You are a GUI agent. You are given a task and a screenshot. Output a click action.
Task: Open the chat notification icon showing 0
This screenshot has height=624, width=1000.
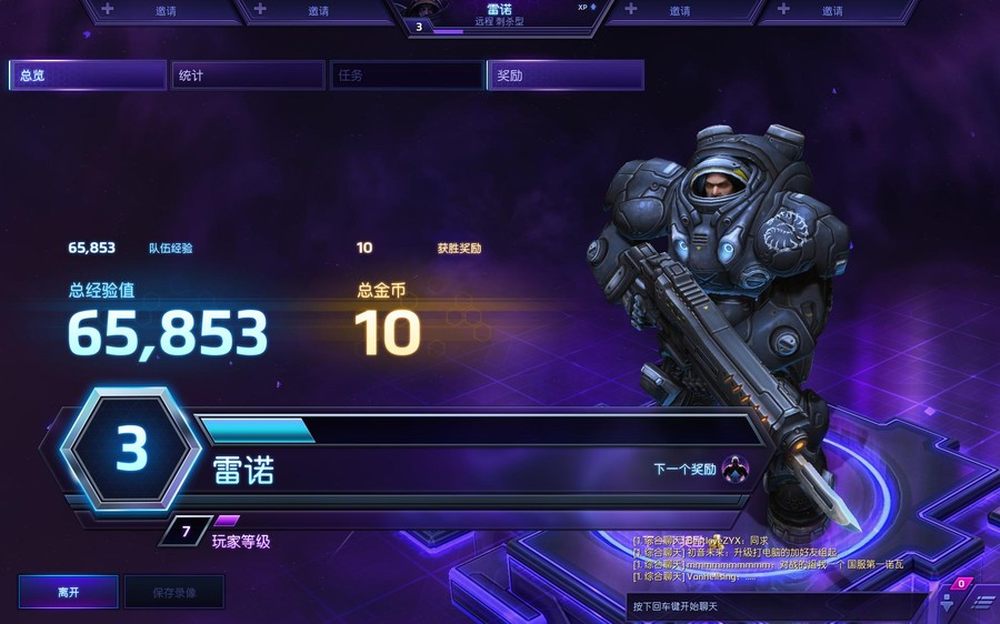[x=960, y=585]
